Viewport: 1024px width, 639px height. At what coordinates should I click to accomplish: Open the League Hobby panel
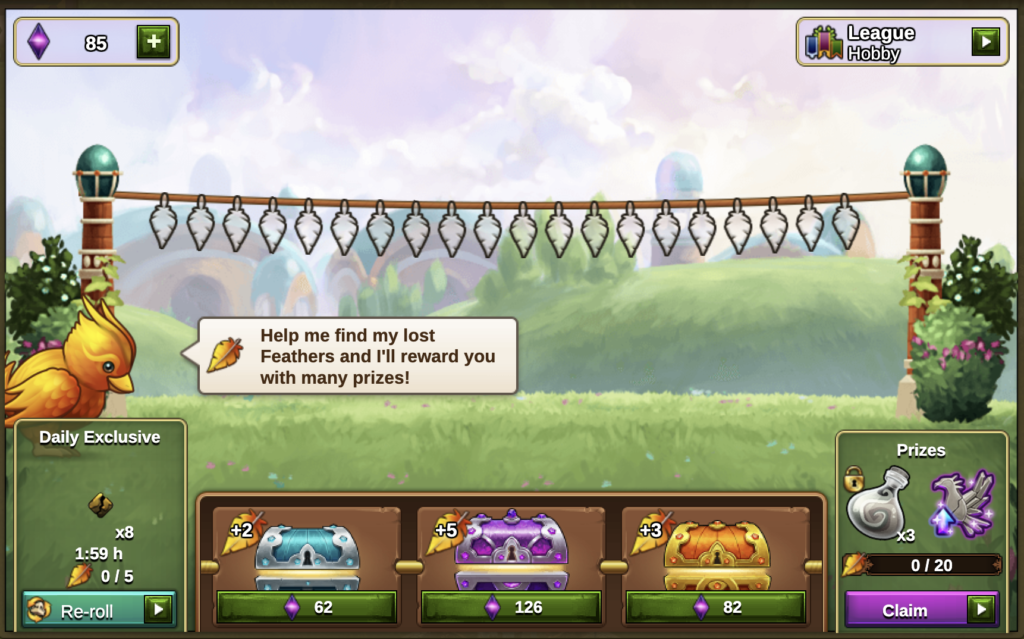point(985,41)
